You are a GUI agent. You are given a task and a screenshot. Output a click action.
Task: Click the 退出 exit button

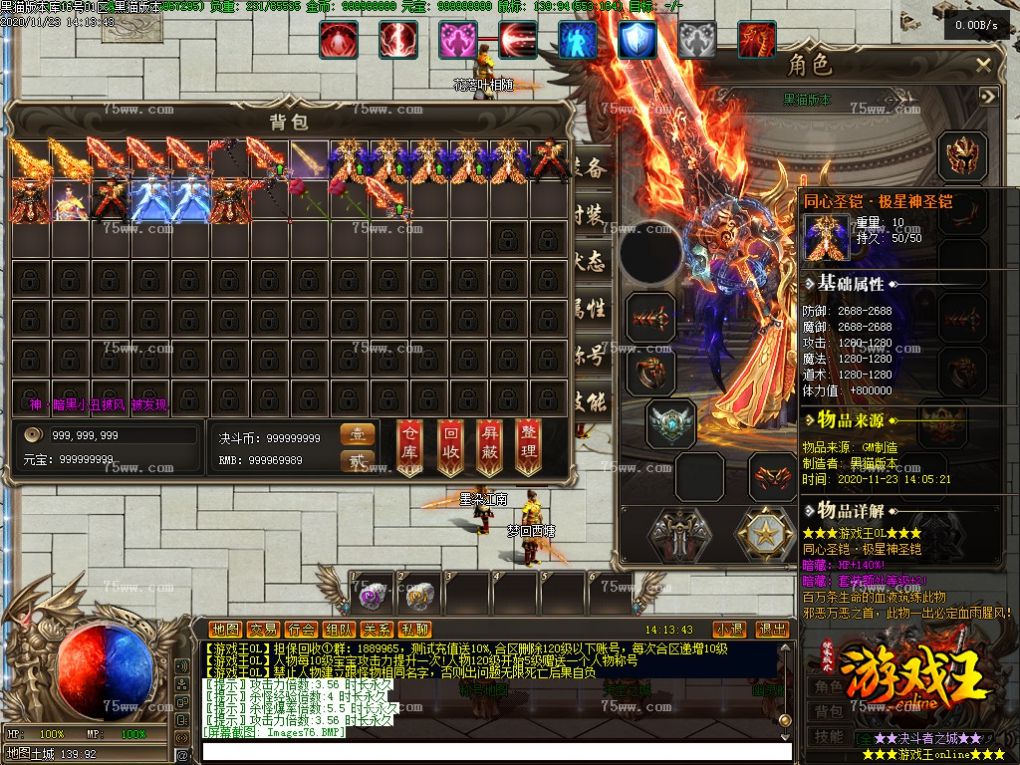pos(772,629)
